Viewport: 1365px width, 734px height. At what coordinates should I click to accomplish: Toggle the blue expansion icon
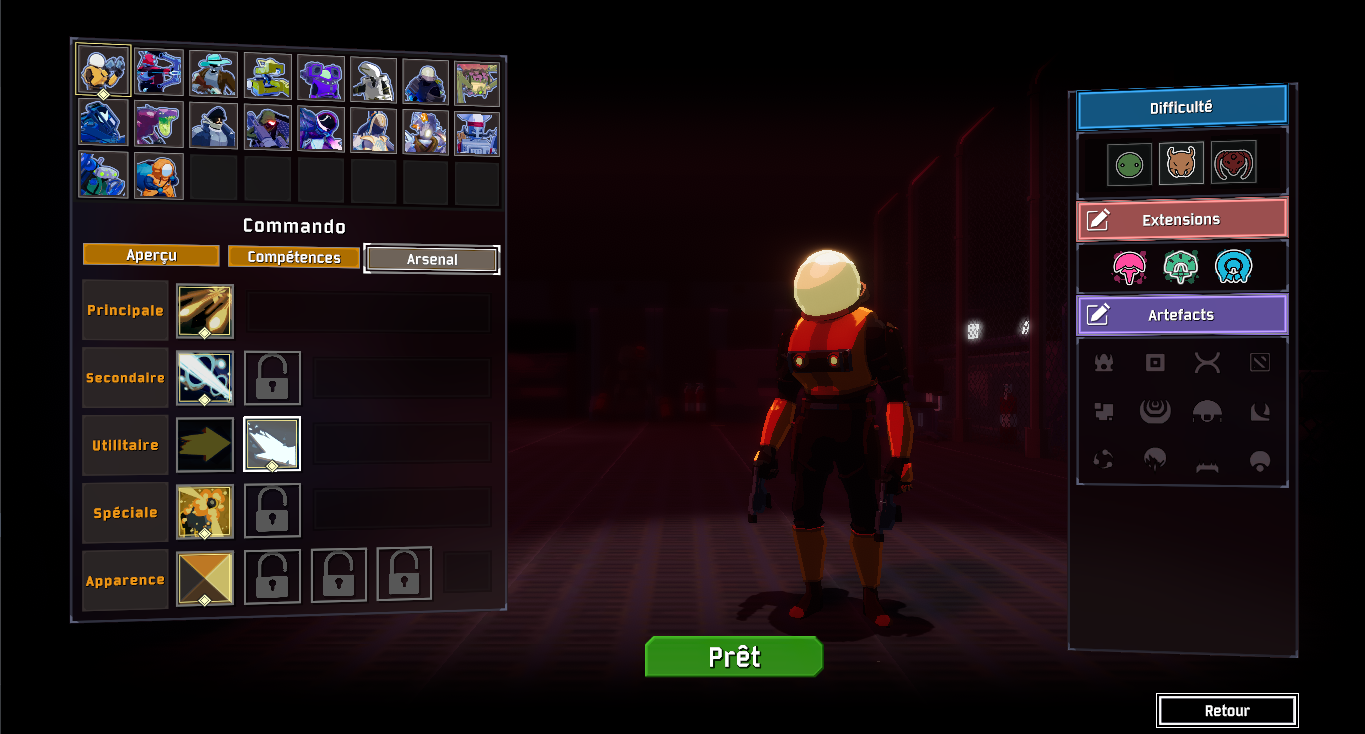click(1234, 267)
